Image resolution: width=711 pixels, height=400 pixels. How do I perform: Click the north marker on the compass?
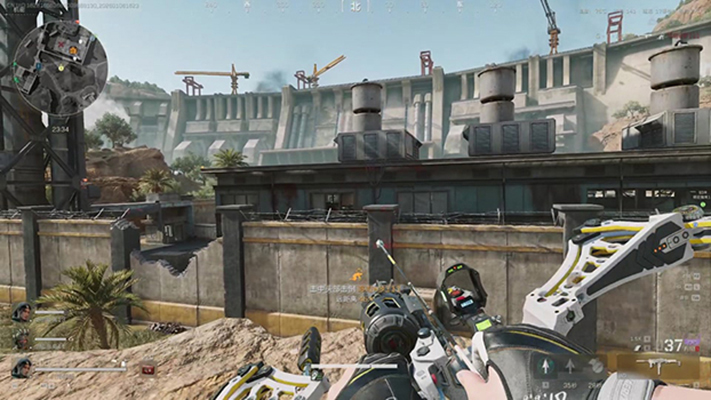coord(354,6)
